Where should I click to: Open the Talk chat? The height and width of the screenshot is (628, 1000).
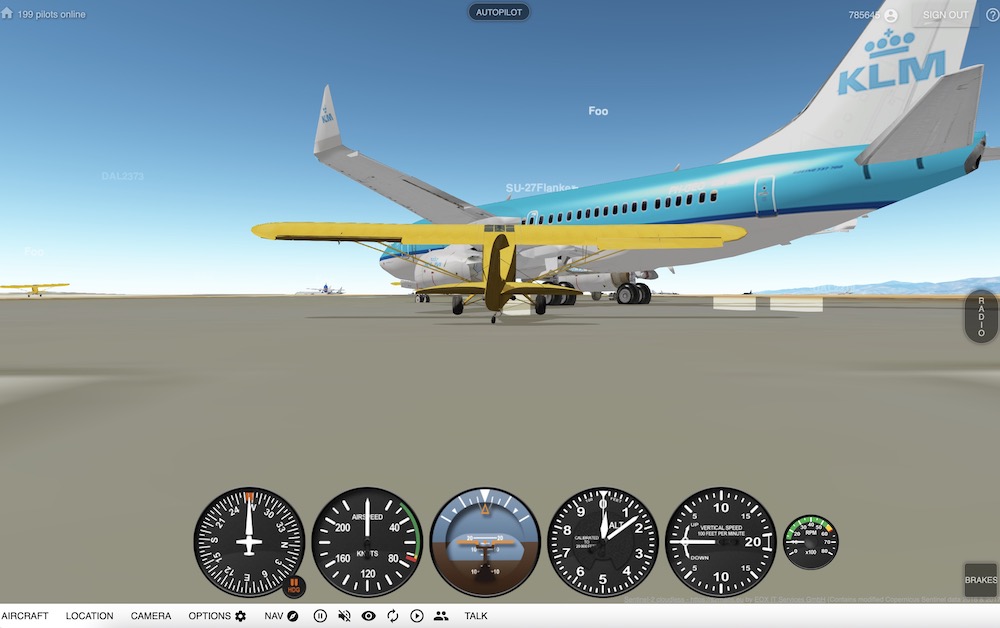(476, 616)
